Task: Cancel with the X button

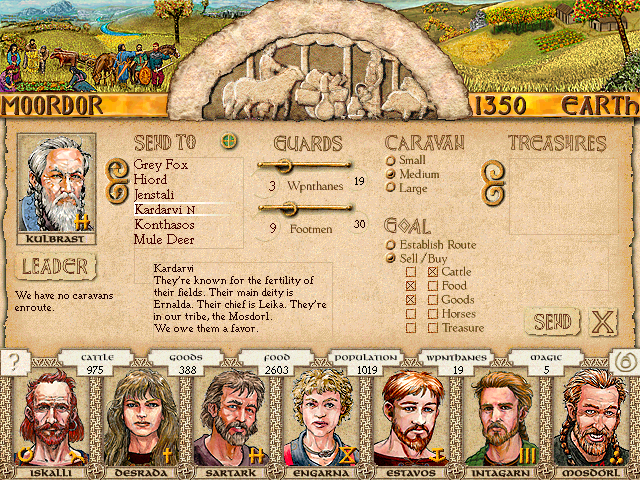Action: (x=603, y=322)
